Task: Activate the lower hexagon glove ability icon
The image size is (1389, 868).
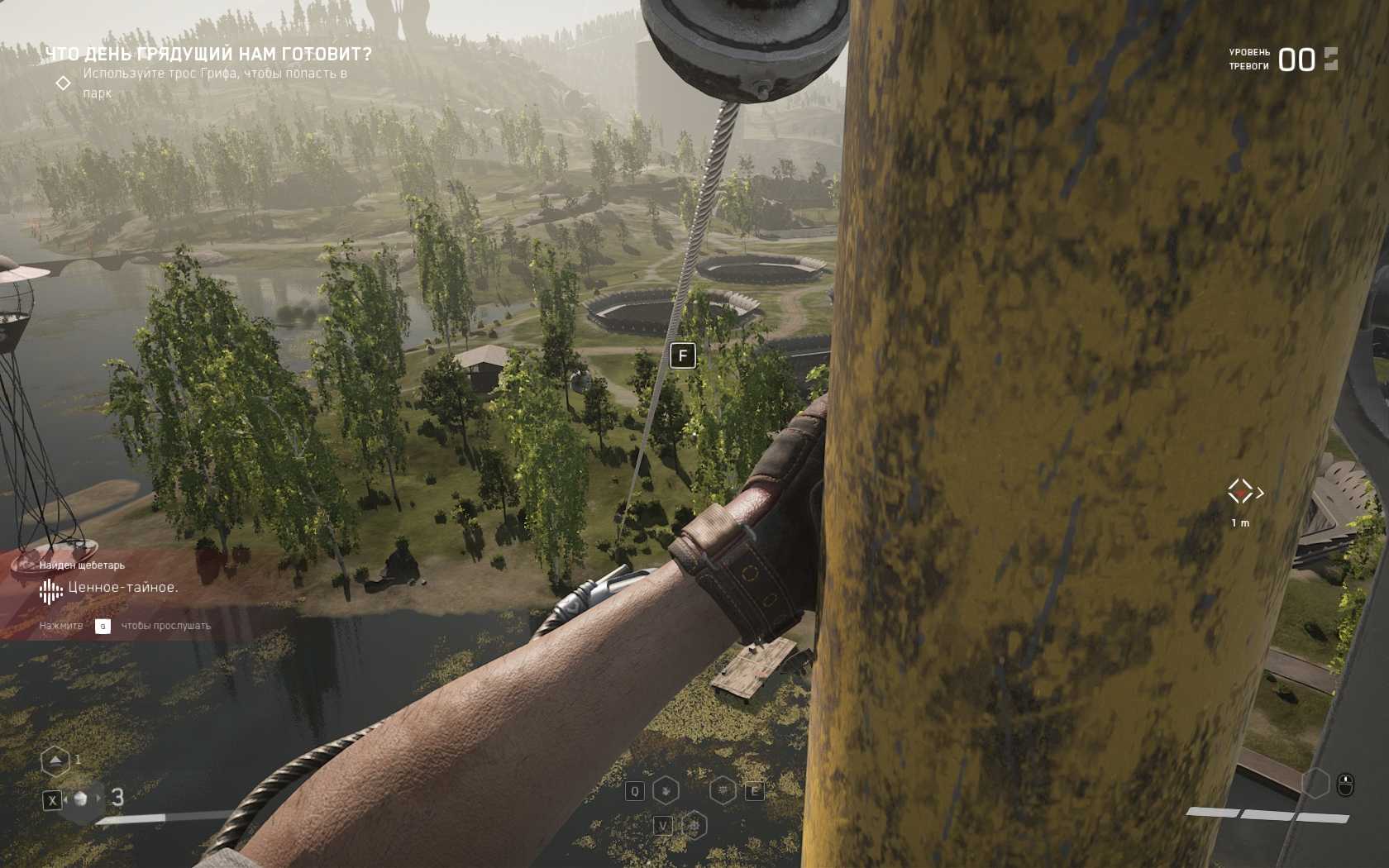Action: [x=695, y=825]
